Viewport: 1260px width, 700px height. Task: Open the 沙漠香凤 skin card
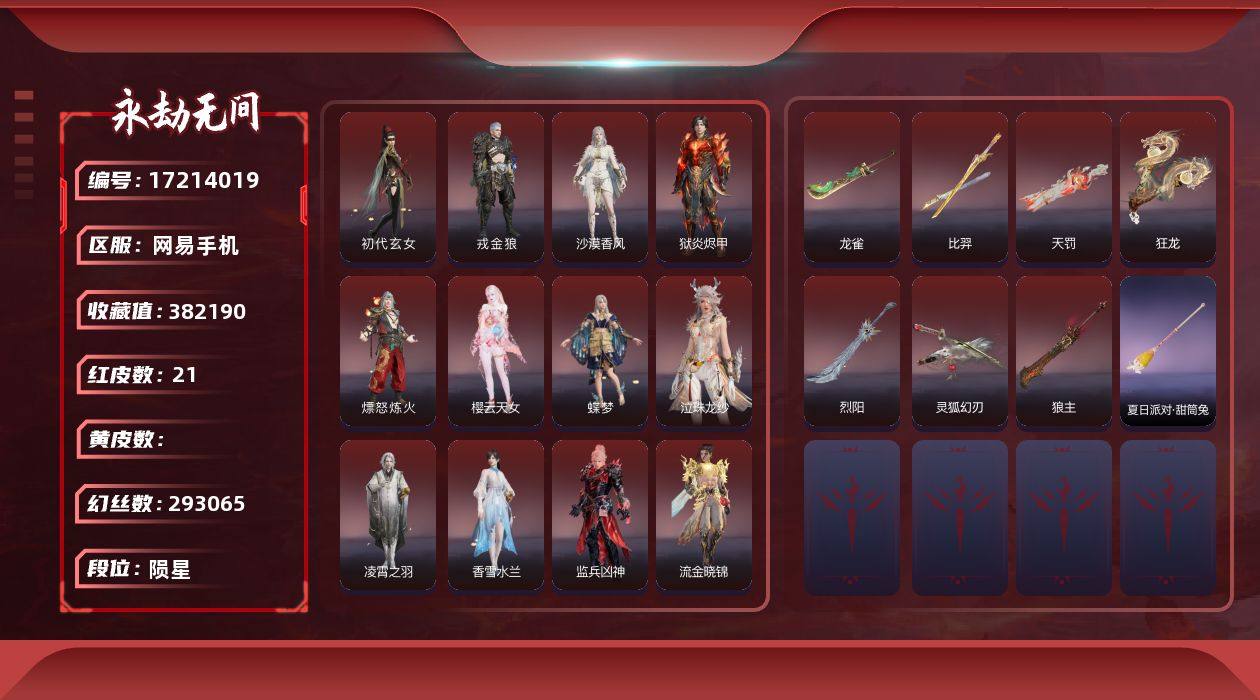tap(600, 187)
